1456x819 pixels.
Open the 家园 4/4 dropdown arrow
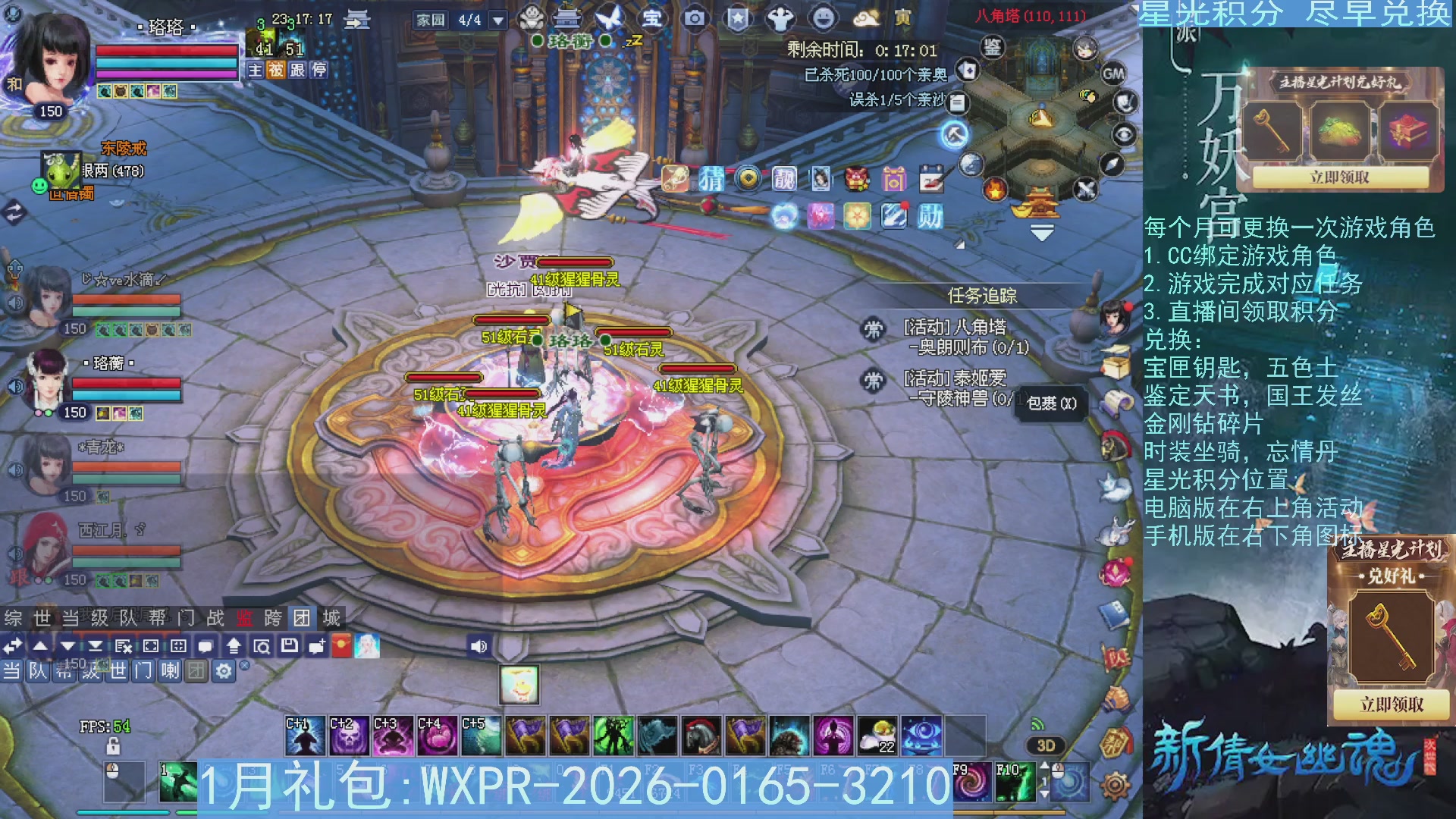497,20
